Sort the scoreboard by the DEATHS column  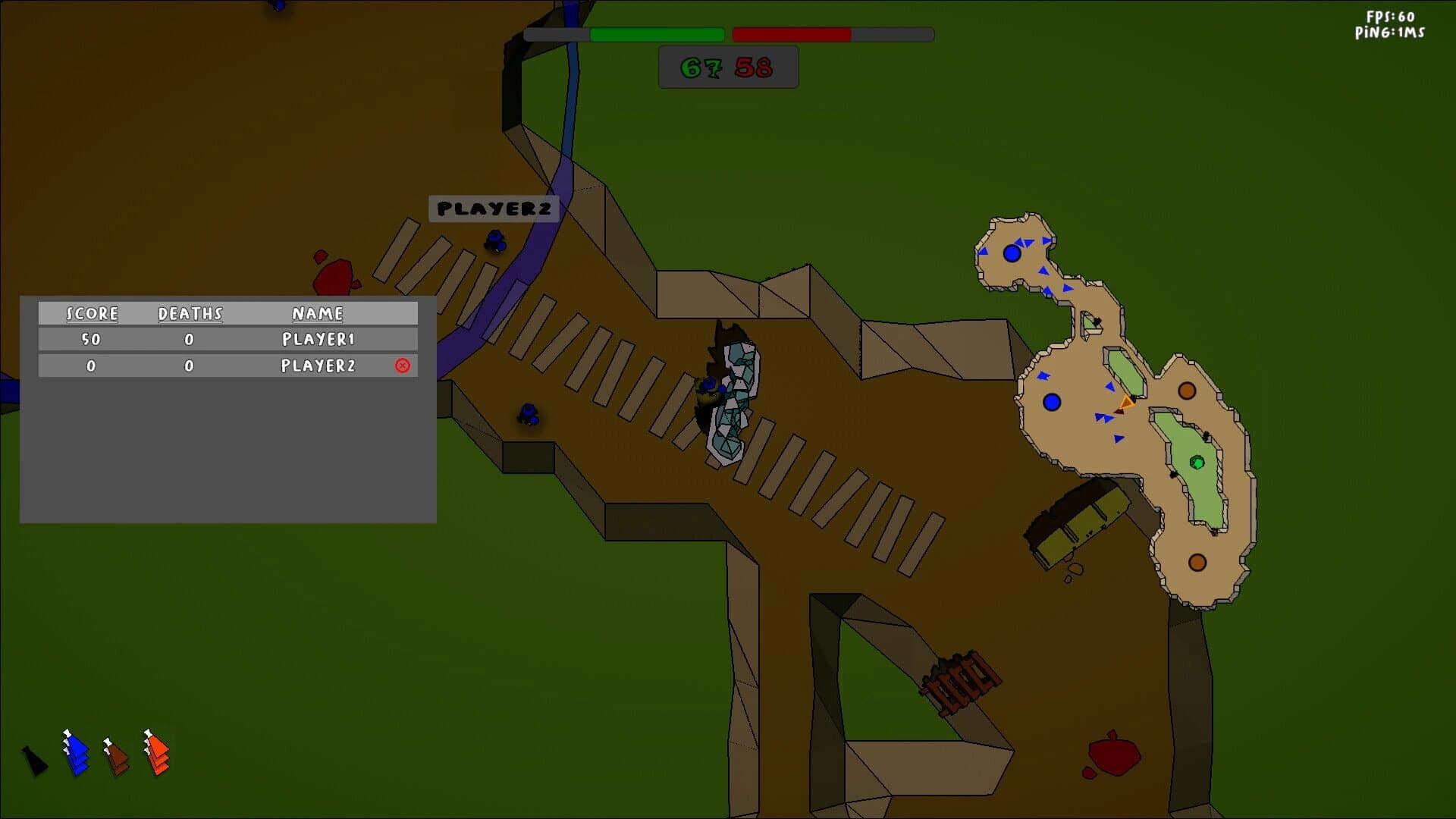[190, 313]
